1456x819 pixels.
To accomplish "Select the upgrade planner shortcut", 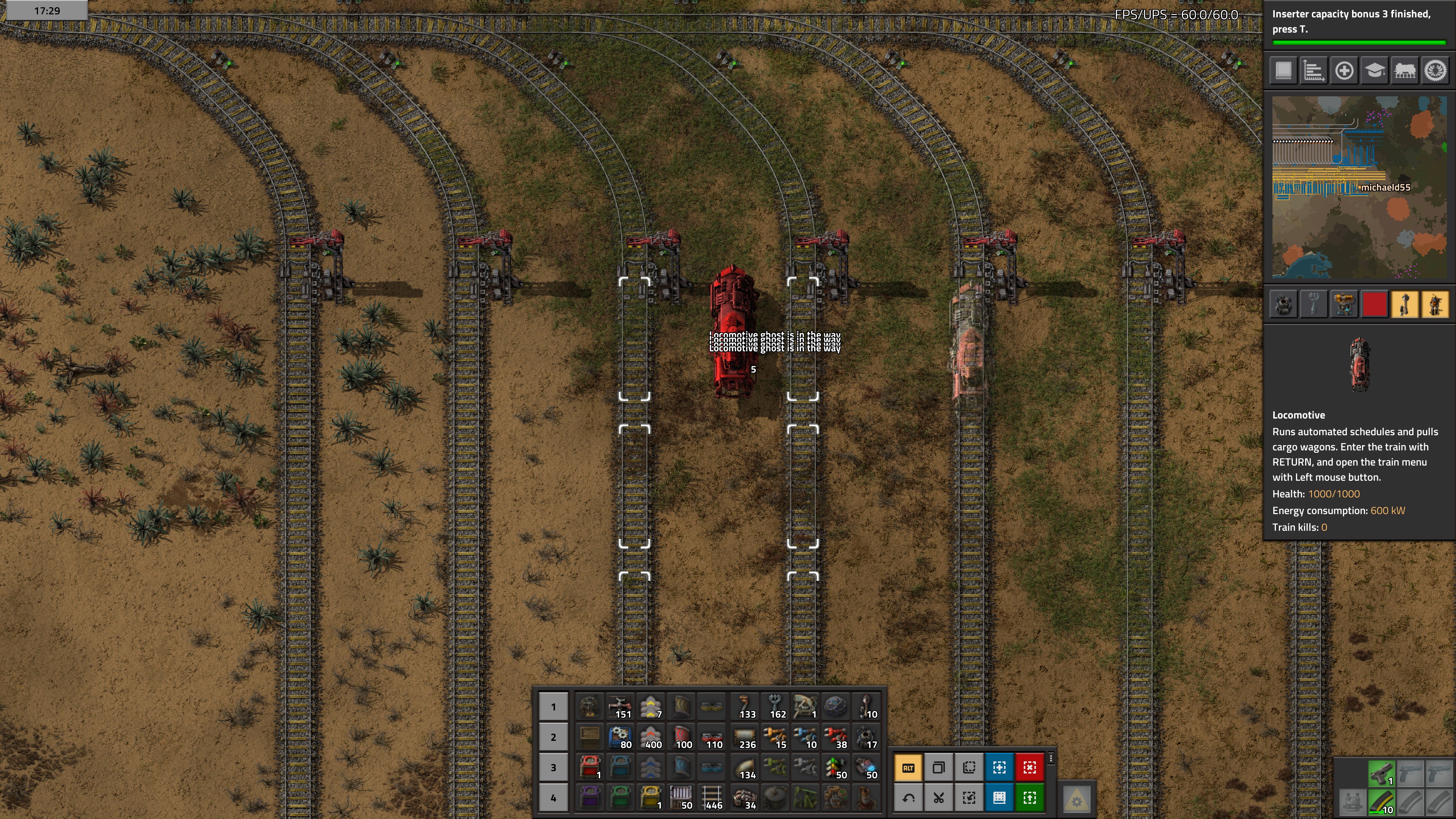I will (1030, 797).
